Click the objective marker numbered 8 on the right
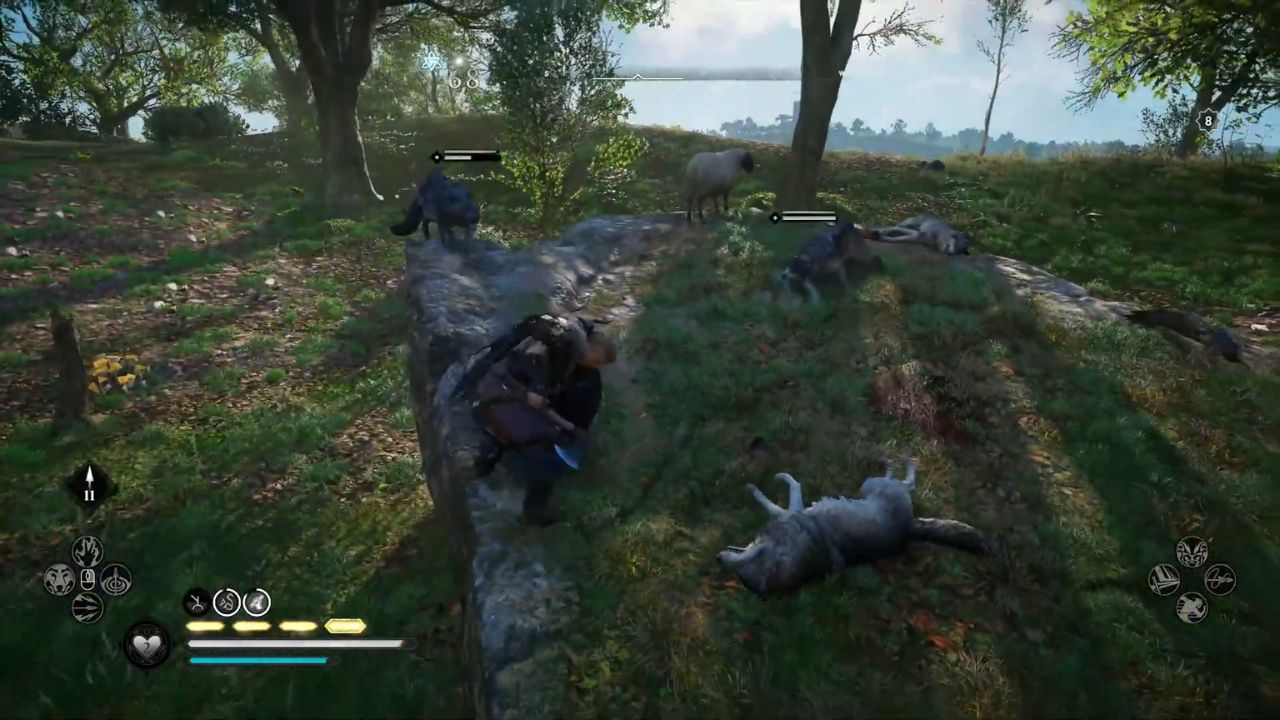 coord(1207,122)
